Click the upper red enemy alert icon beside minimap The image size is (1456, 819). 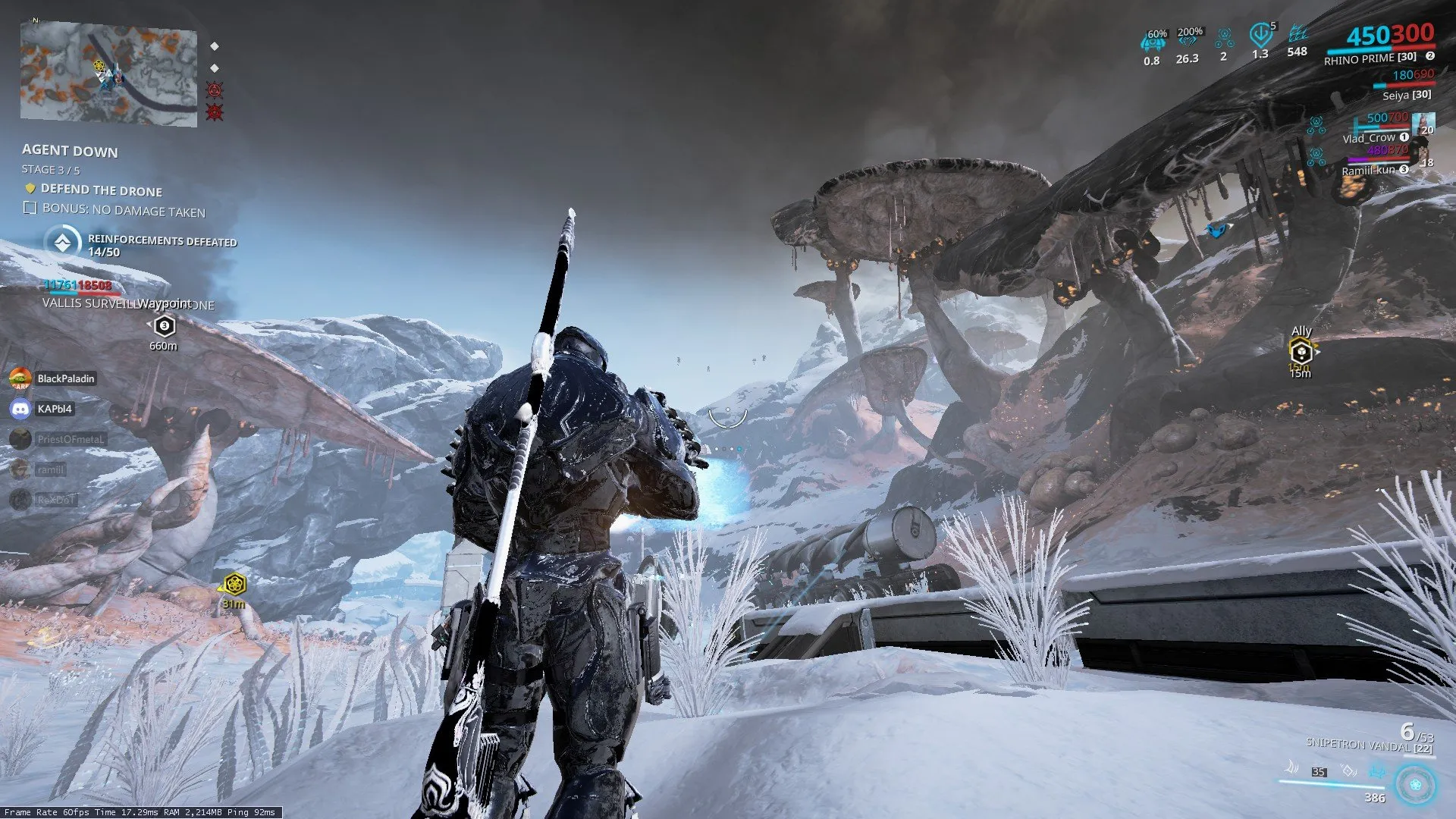point(215,90)
